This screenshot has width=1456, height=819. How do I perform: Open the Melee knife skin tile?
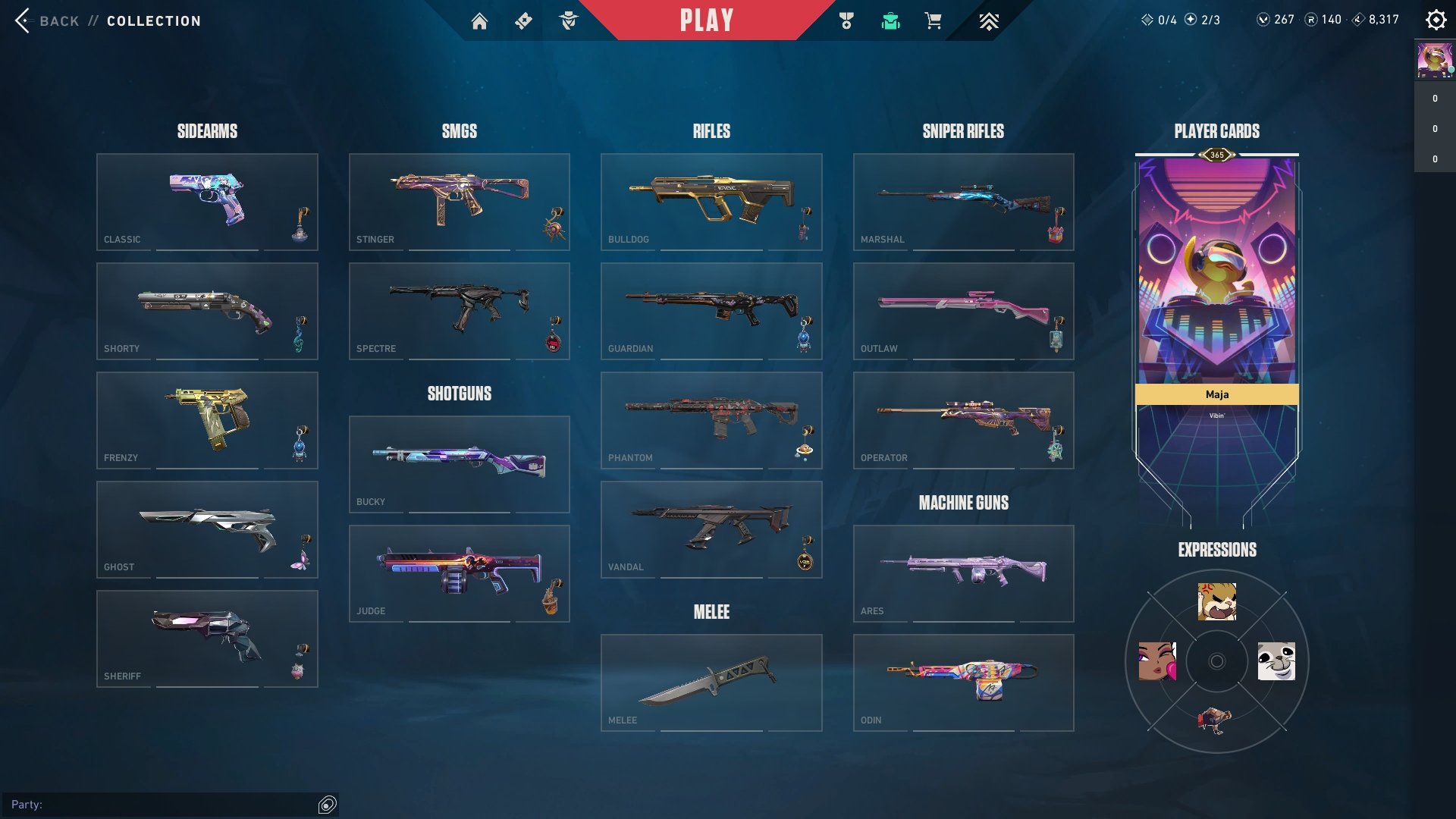pos(711,681)
